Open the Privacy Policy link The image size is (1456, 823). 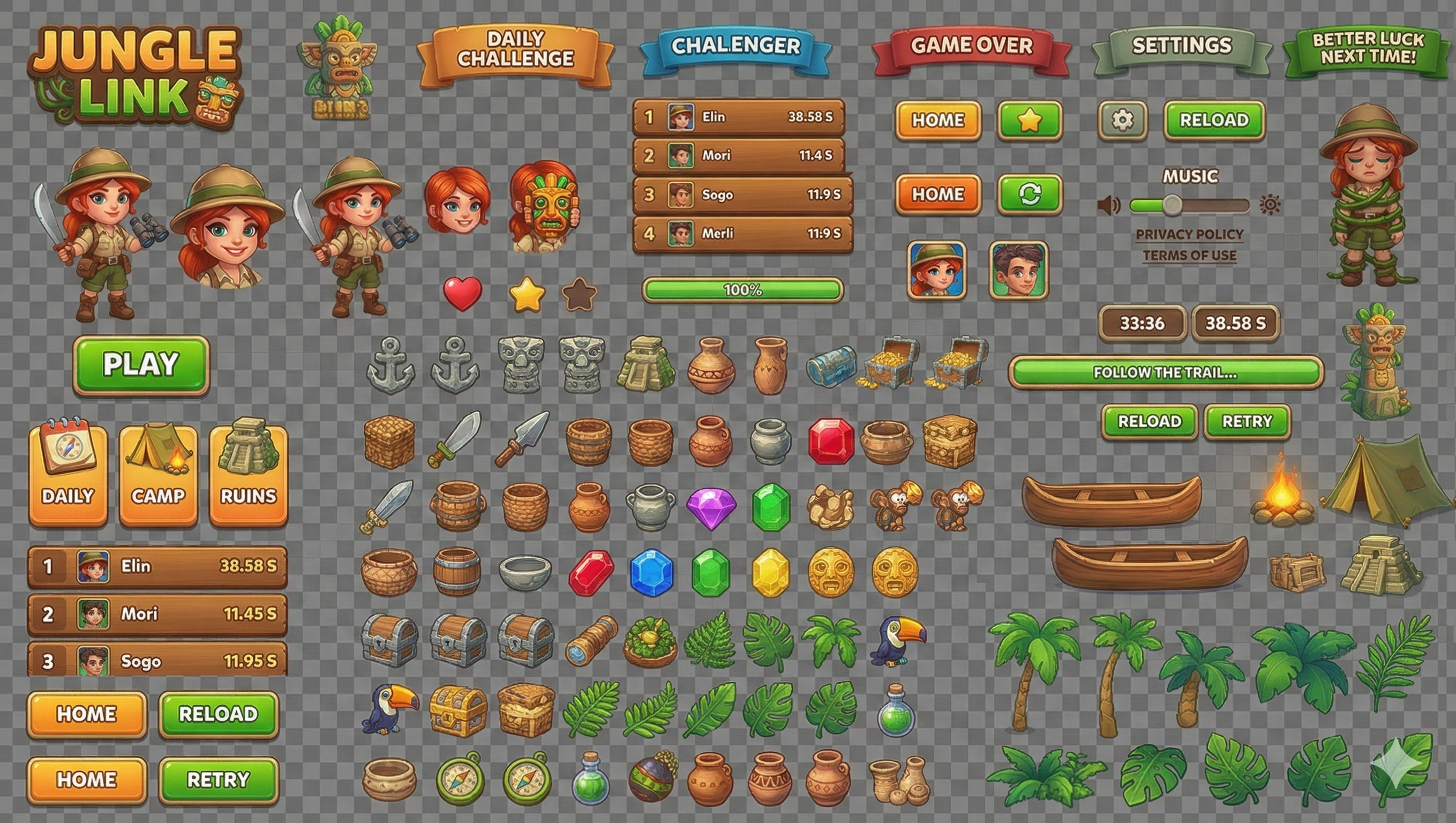pyautogui.click(x=1189, y=234)
